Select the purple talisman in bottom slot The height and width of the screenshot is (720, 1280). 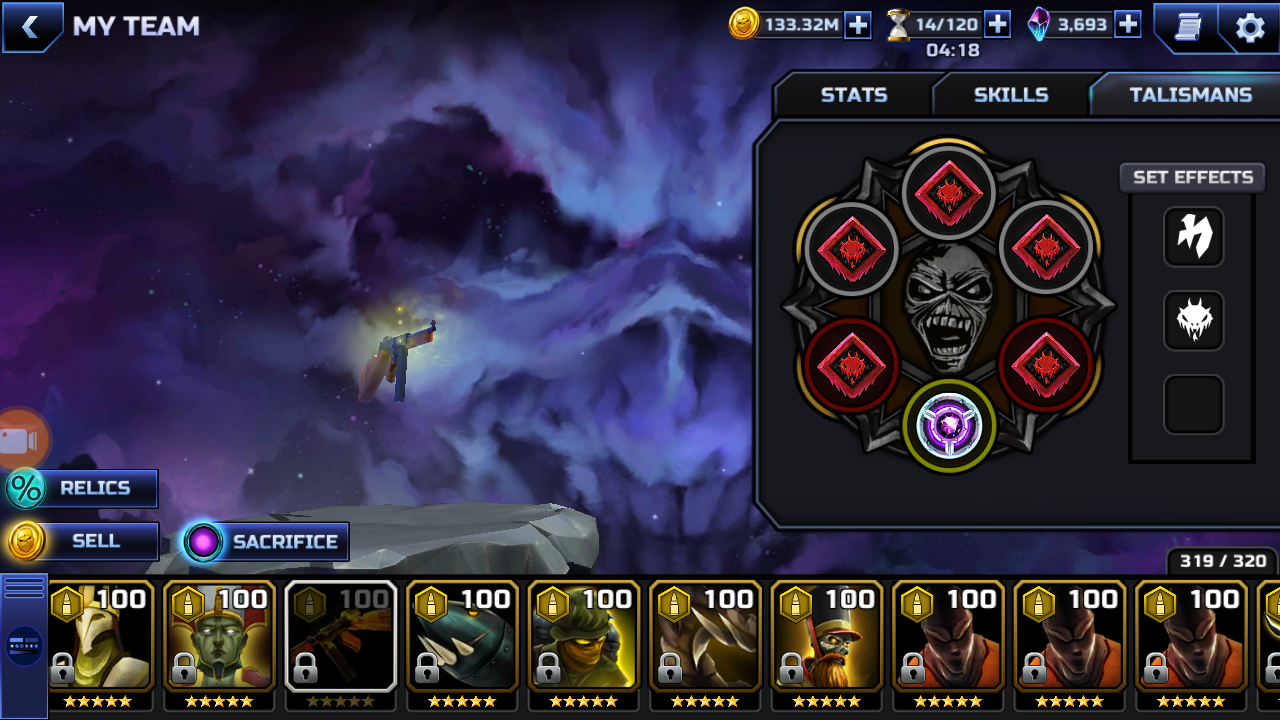[x=949, y=426]
